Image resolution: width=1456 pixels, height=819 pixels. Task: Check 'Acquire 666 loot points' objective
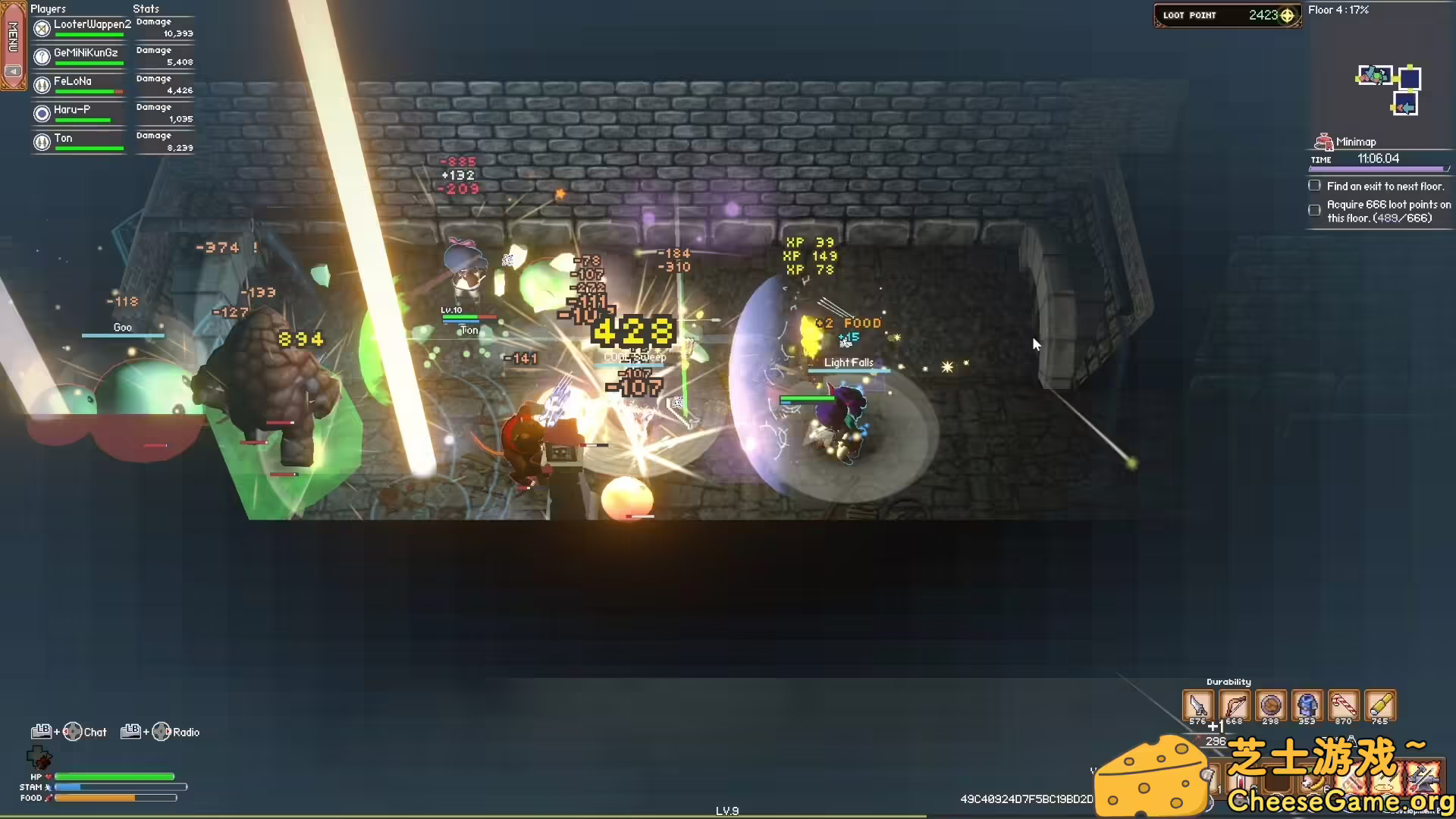[x=1314, y=210]
